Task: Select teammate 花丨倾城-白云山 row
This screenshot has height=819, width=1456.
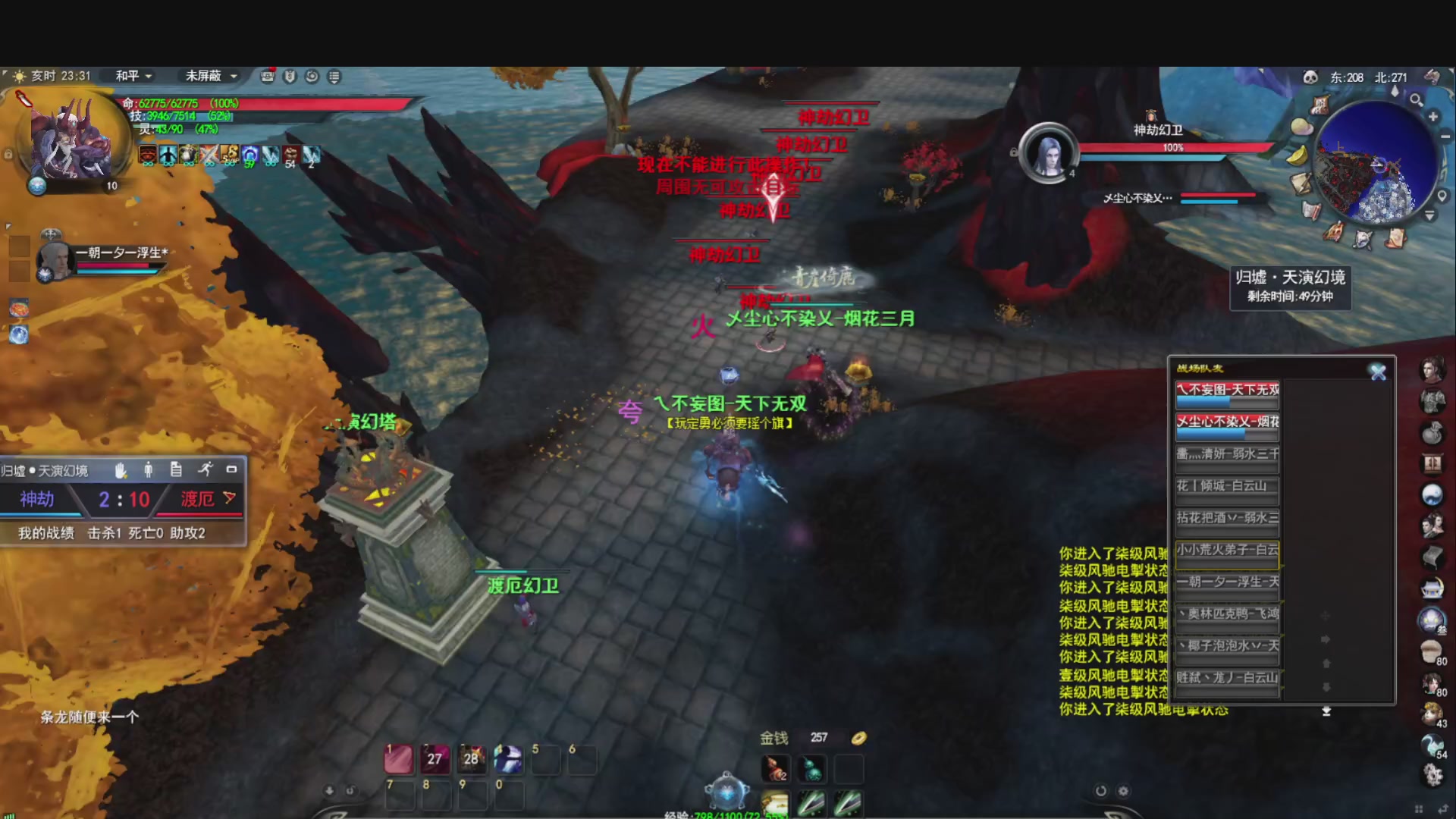Action: point(1227,486)
